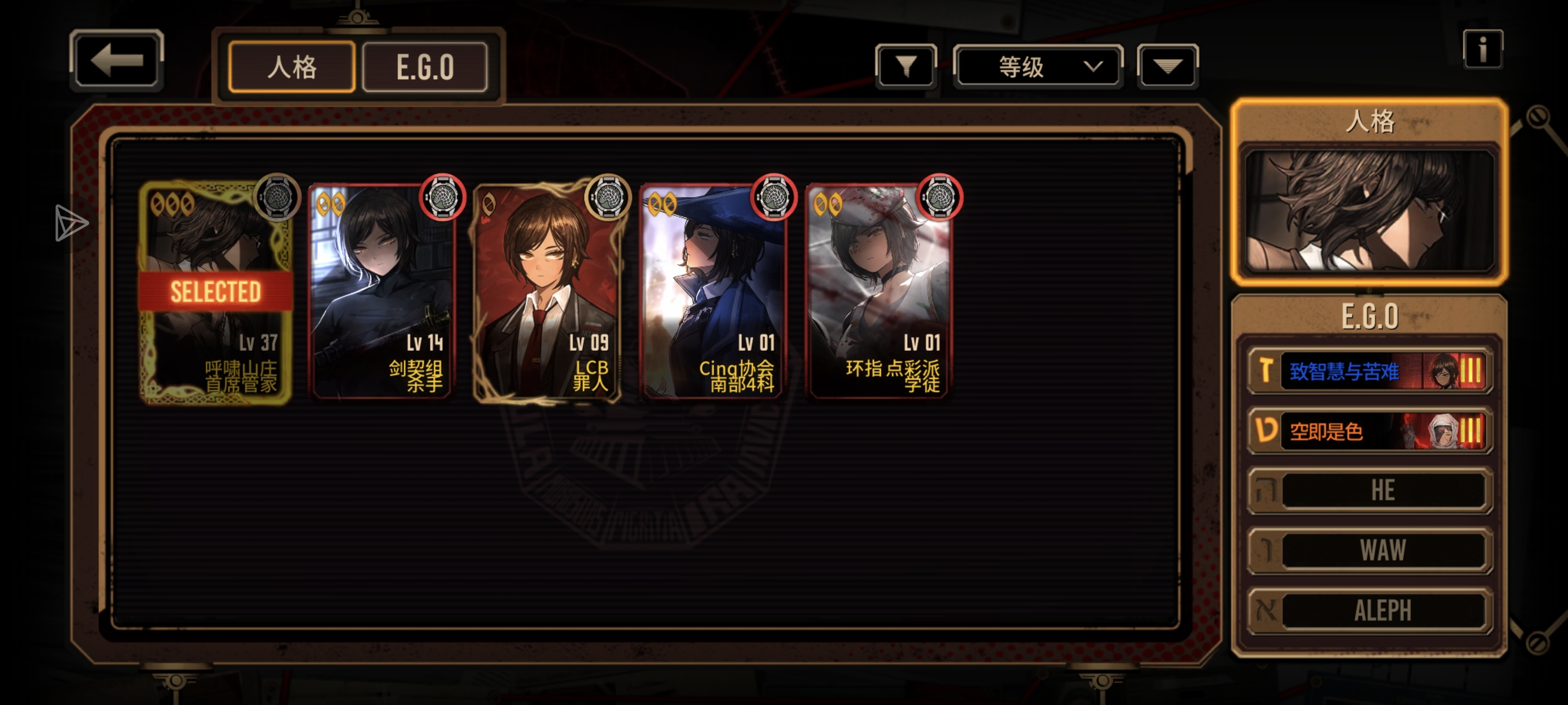Select the Cinq协会南部4科 identity card

pos(713,292)
